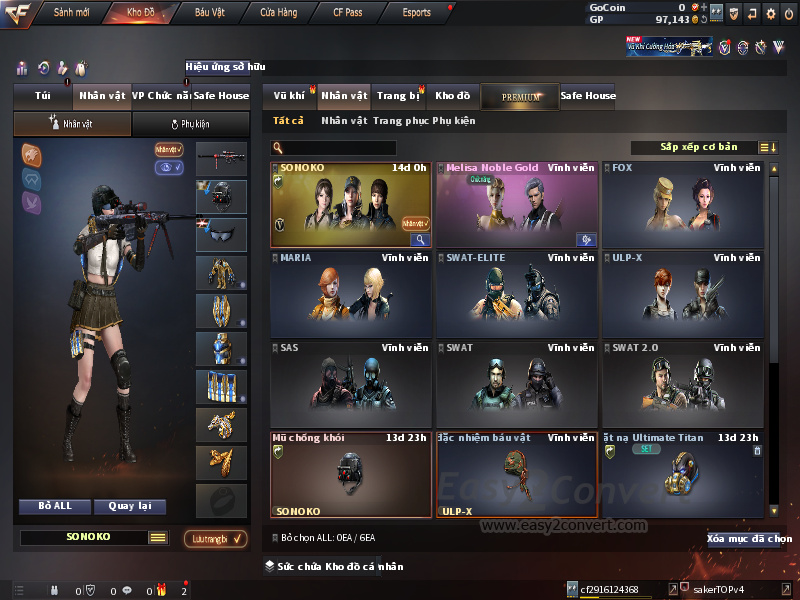Click the Quay lại button
Viewport: 800px width, 600px height.
(129, 506)
